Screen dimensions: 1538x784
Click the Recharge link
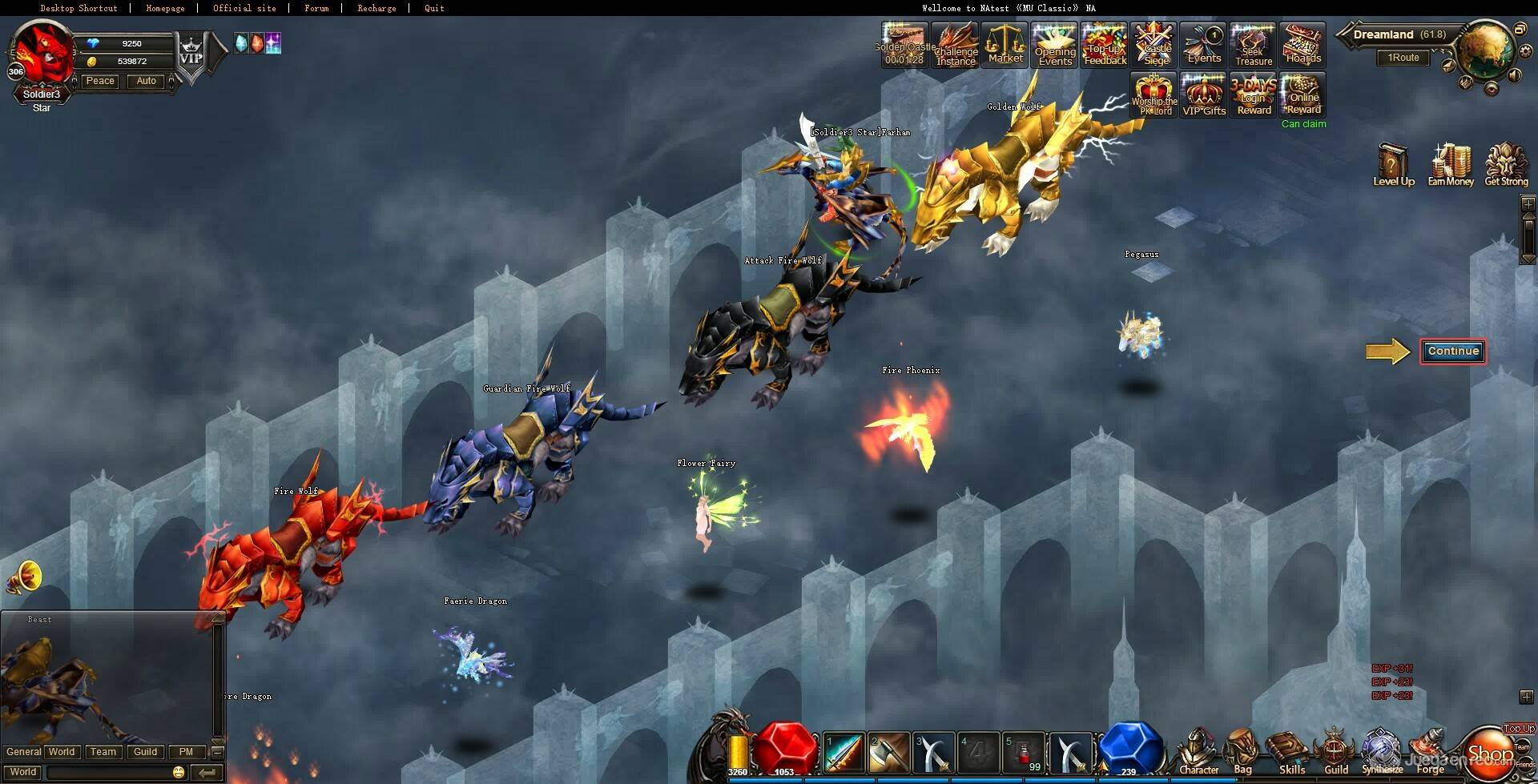pyautogui.click(x=376, y=8)
